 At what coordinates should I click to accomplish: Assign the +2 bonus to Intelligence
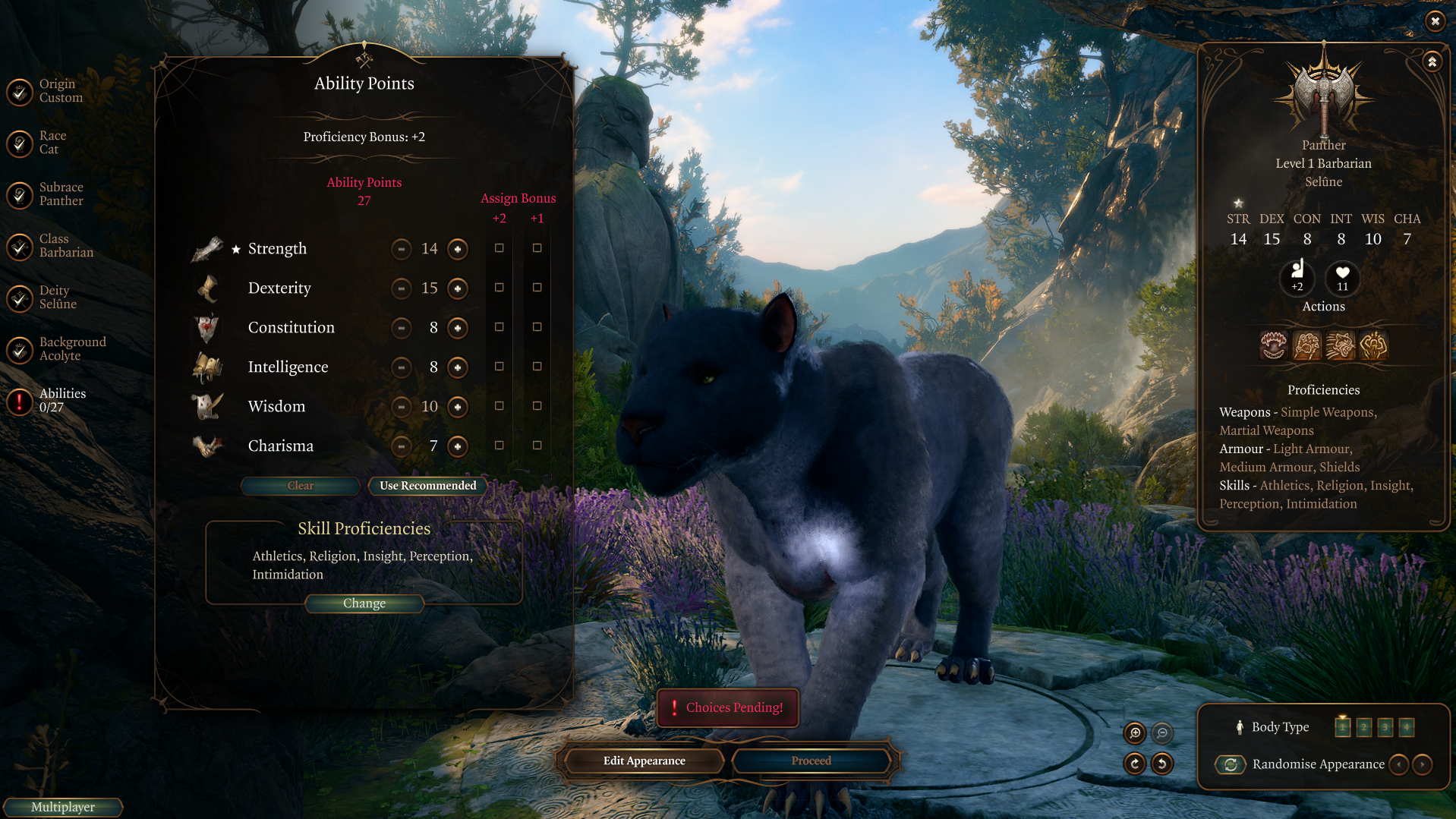500,367
